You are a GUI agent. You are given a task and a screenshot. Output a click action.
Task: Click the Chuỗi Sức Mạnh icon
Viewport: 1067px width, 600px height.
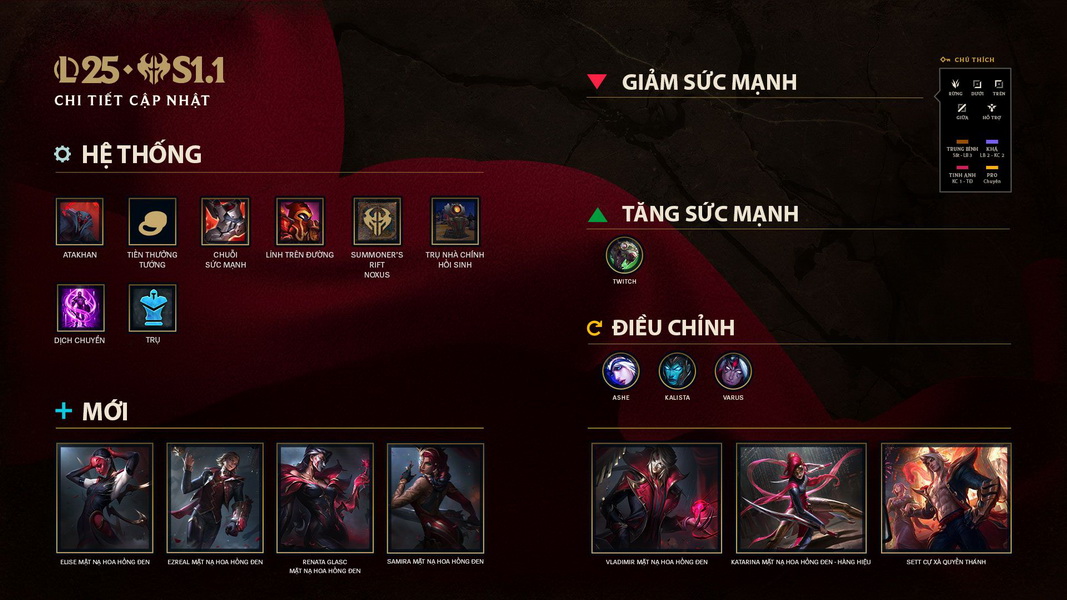point(225,222)
